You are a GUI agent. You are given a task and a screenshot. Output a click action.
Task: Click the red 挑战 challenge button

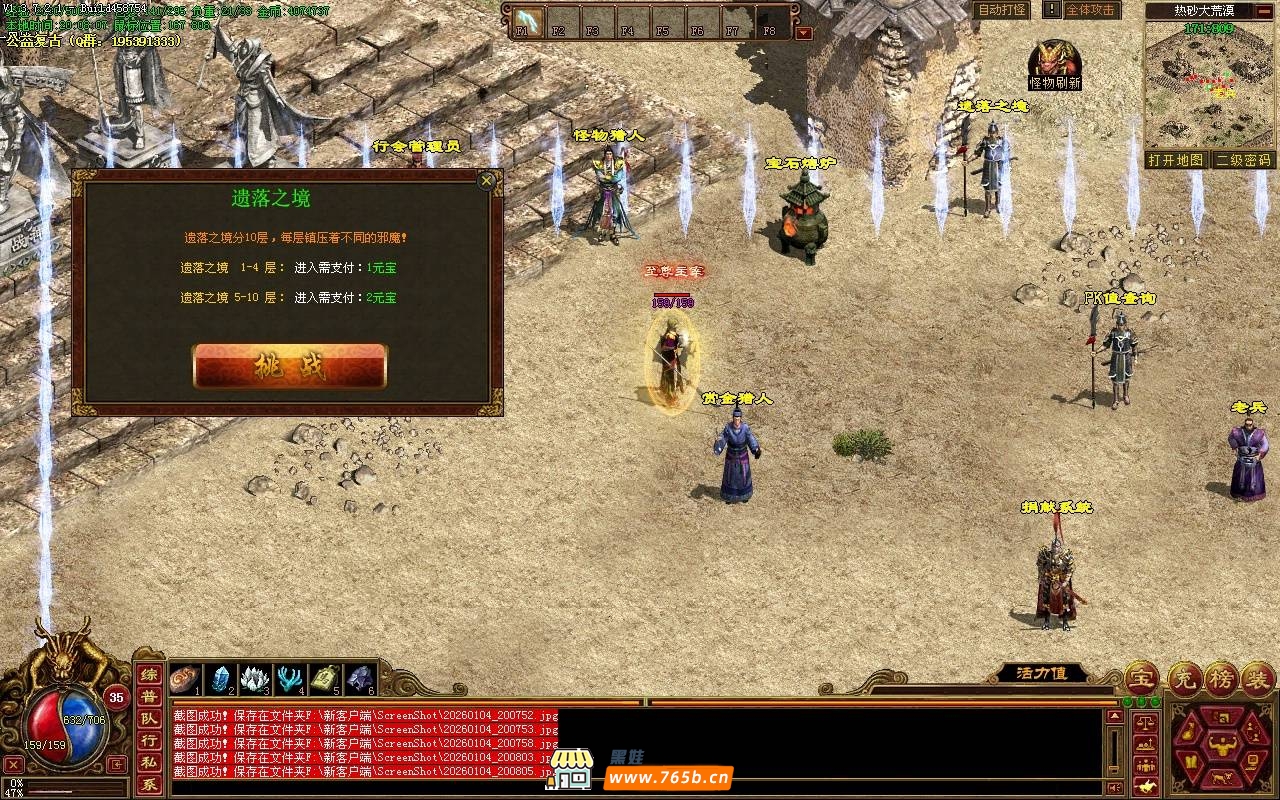289,366
